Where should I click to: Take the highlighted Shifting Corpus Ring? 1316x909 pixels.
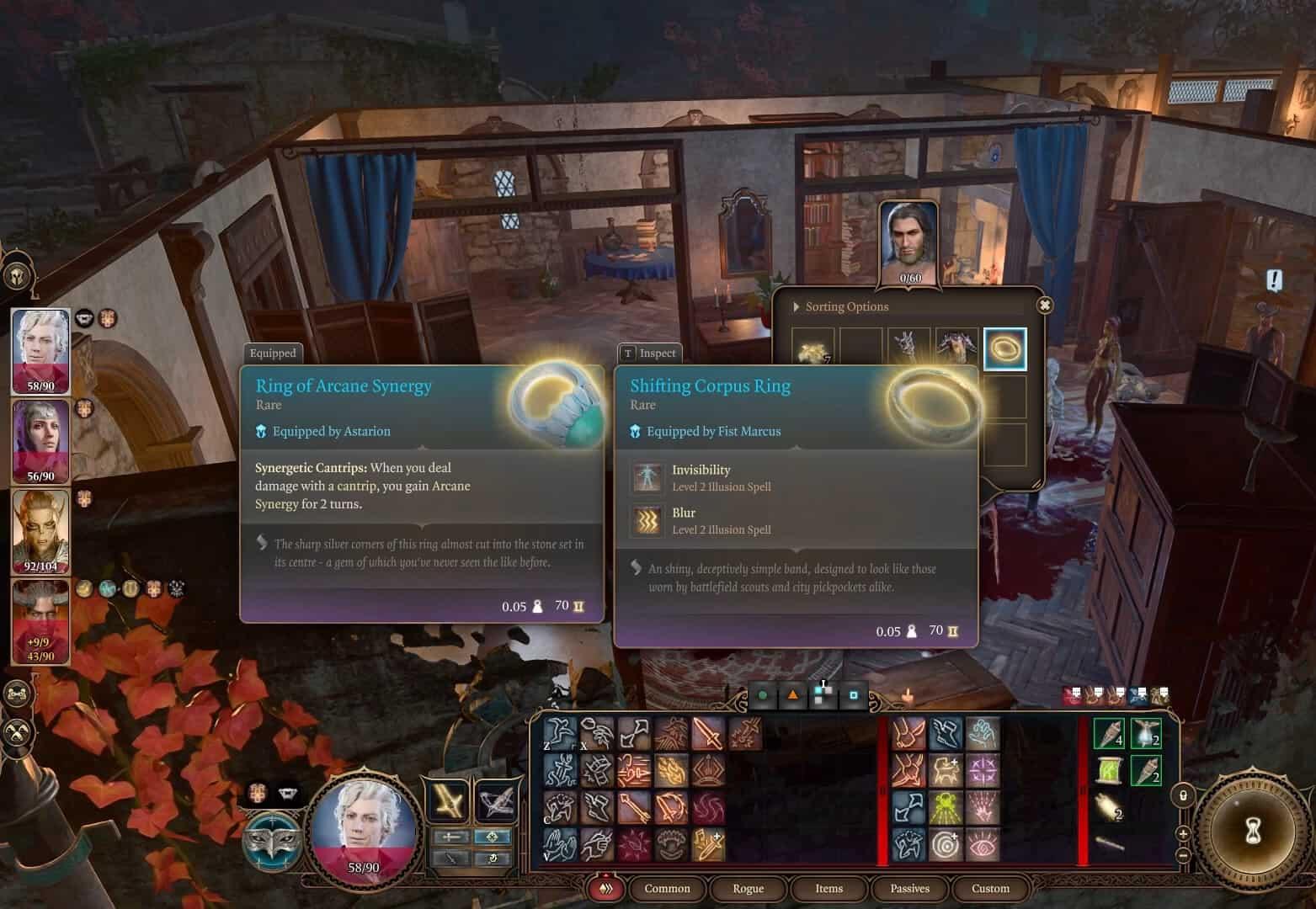(1004, 349)
